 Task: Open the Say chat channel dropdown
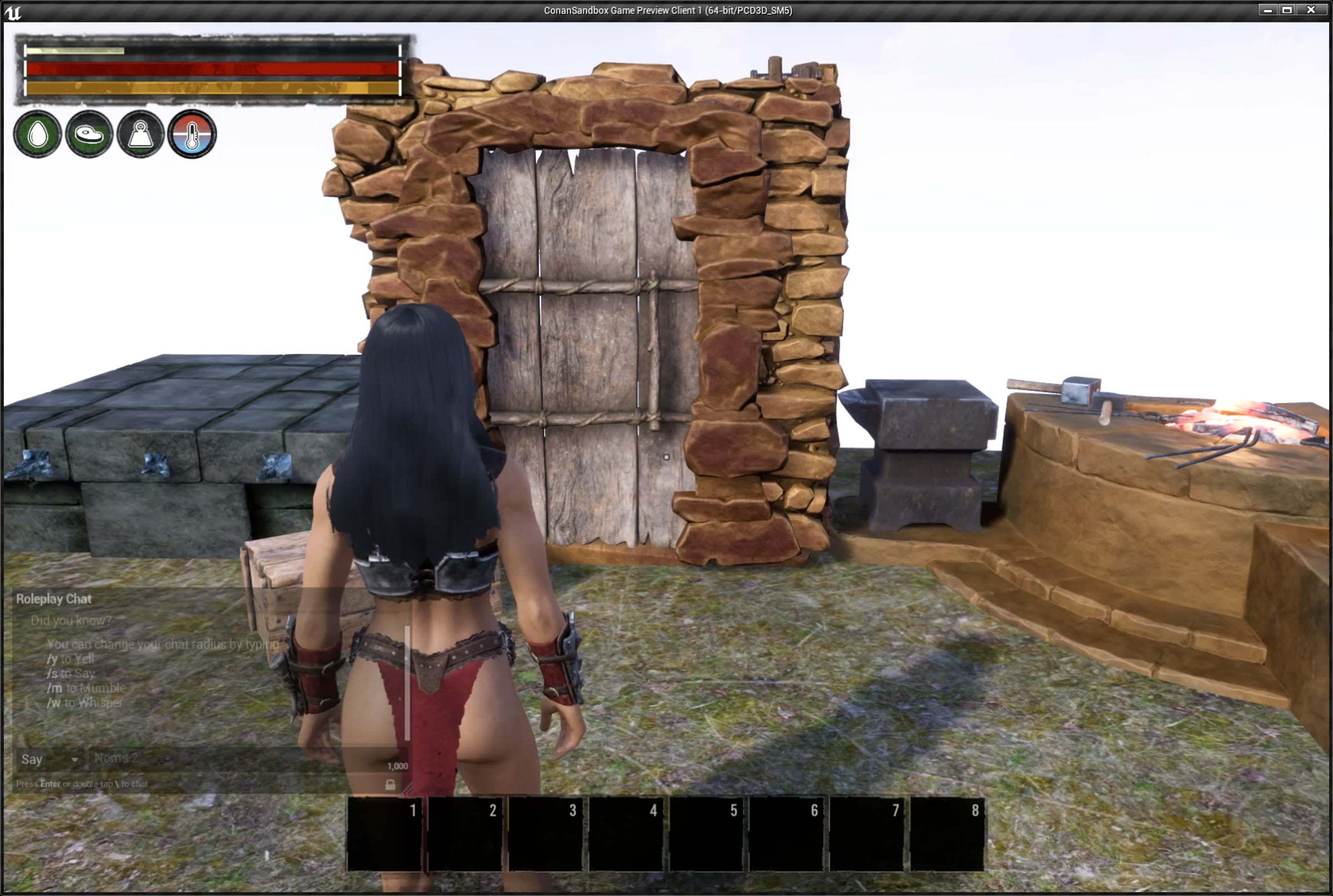pyautogui.click(x=49, y=759)
